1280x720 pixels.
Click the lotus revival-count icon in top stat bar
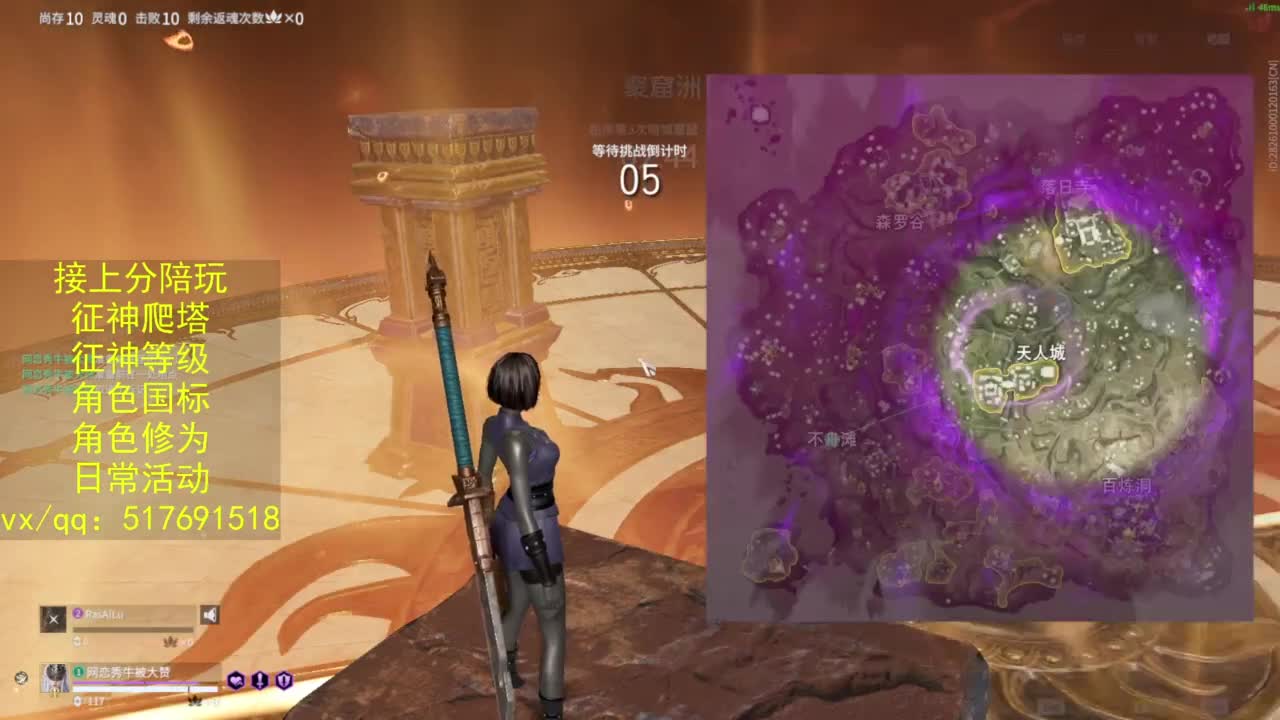point(272,17)
